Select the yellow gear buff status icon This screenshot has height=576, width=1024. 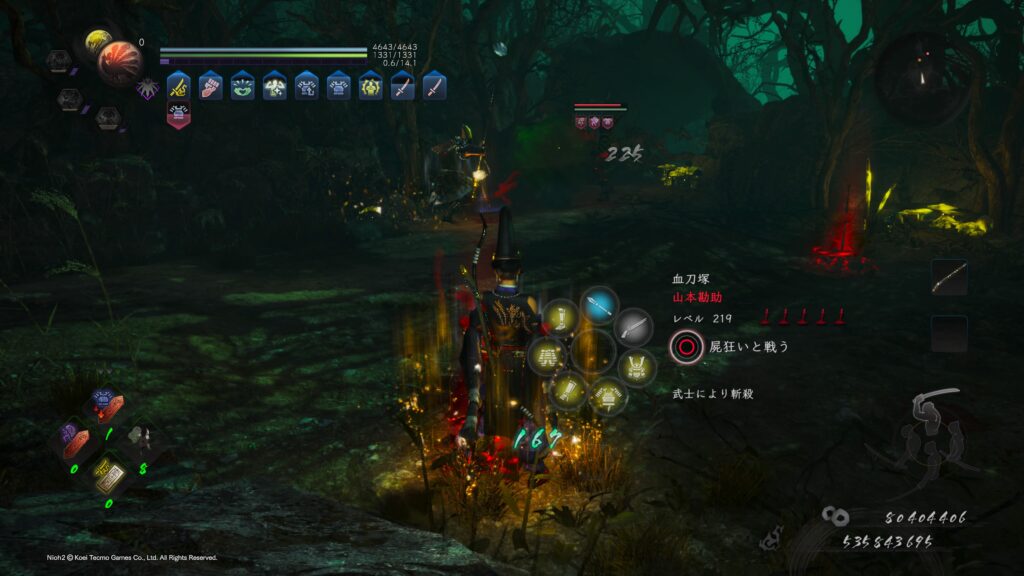[371, 86]
